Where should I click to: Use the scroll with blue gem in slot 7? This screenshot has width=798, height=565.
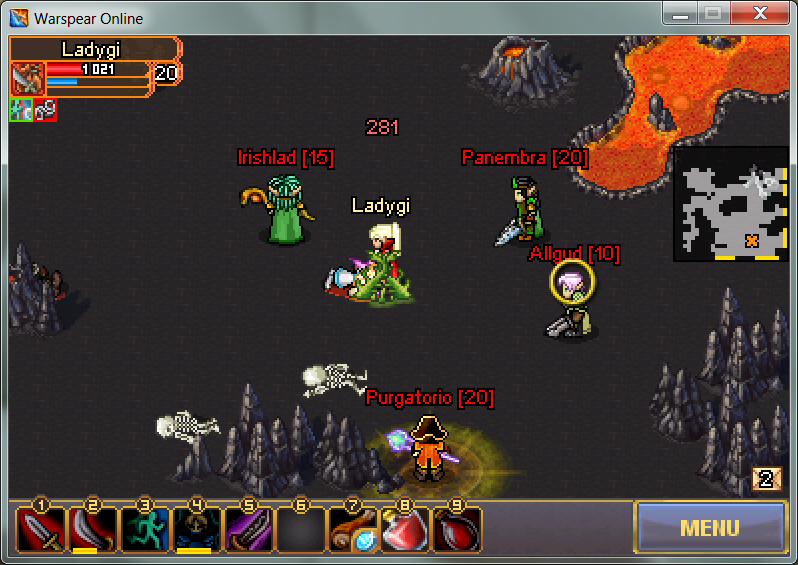pyautogui.click(x=352, y=530)
